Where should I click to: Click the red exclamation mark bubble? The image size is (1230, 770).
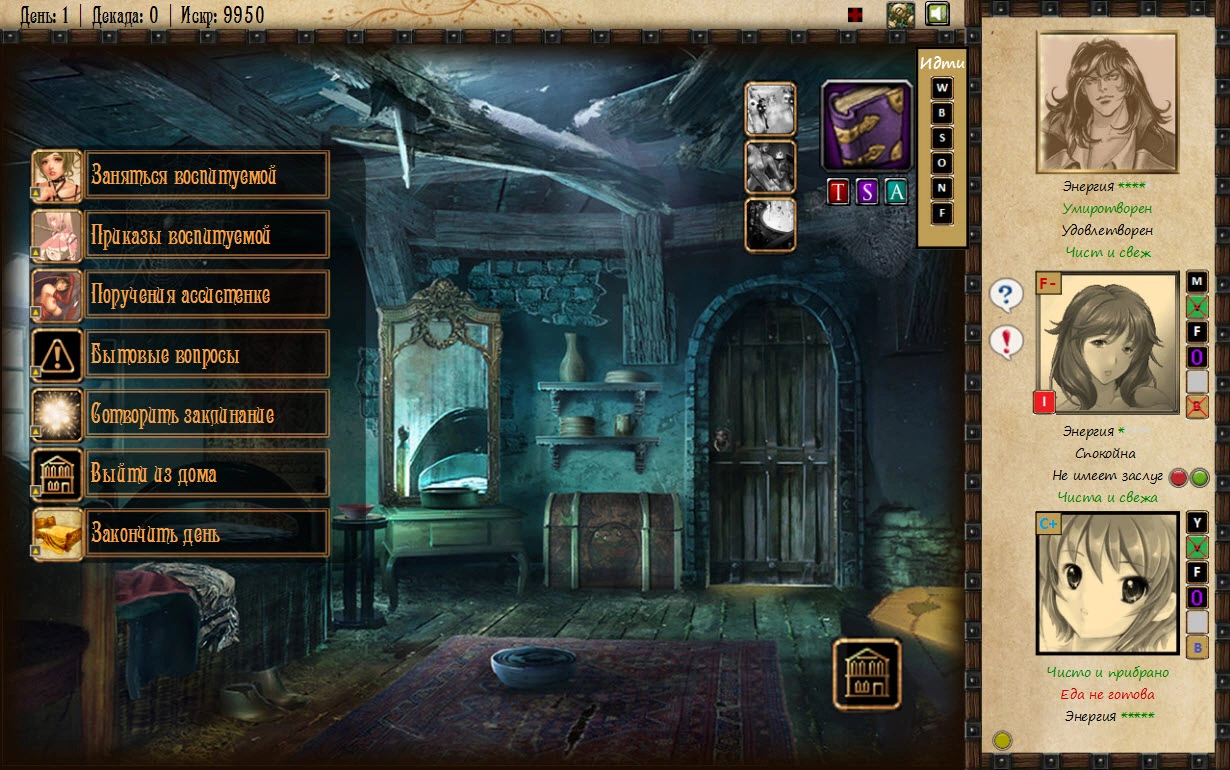point(1006,341)
